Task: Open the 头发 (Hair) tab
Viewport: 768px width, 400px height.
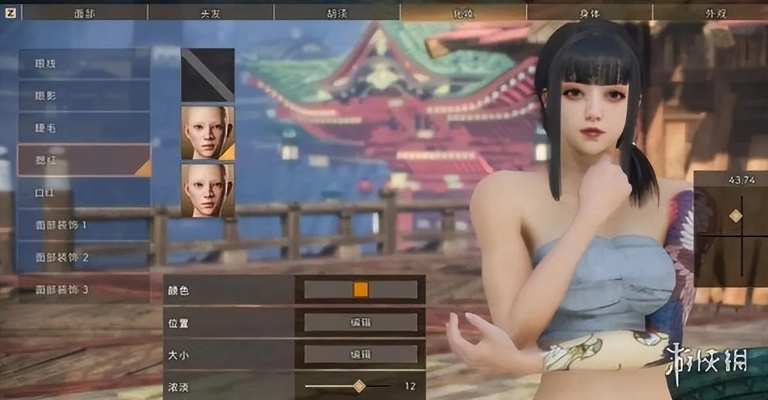Action: pyautogui.click(x=210, y=12)
